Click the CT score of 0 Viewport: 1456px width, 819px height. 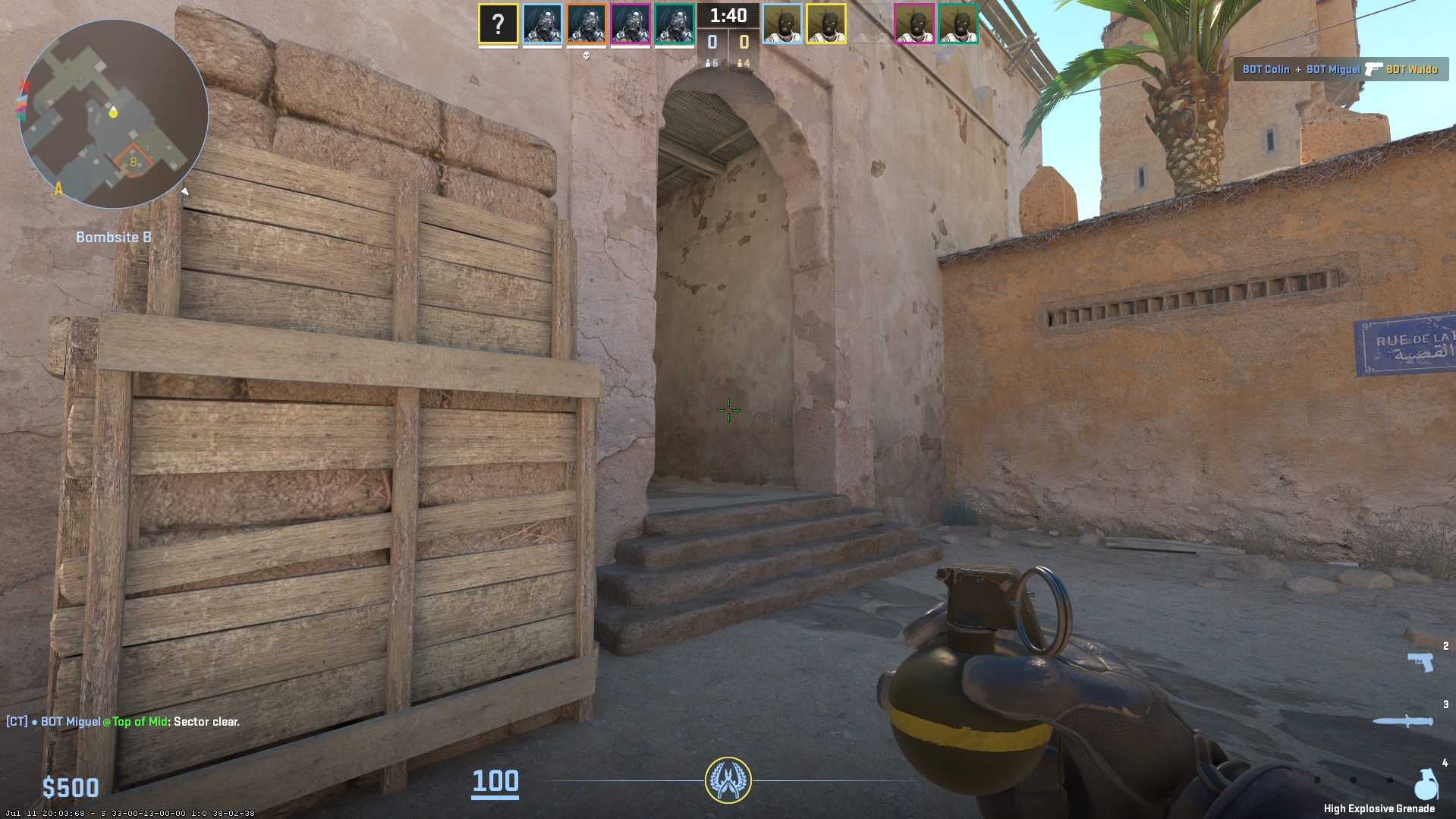click(x=712, y=42)
